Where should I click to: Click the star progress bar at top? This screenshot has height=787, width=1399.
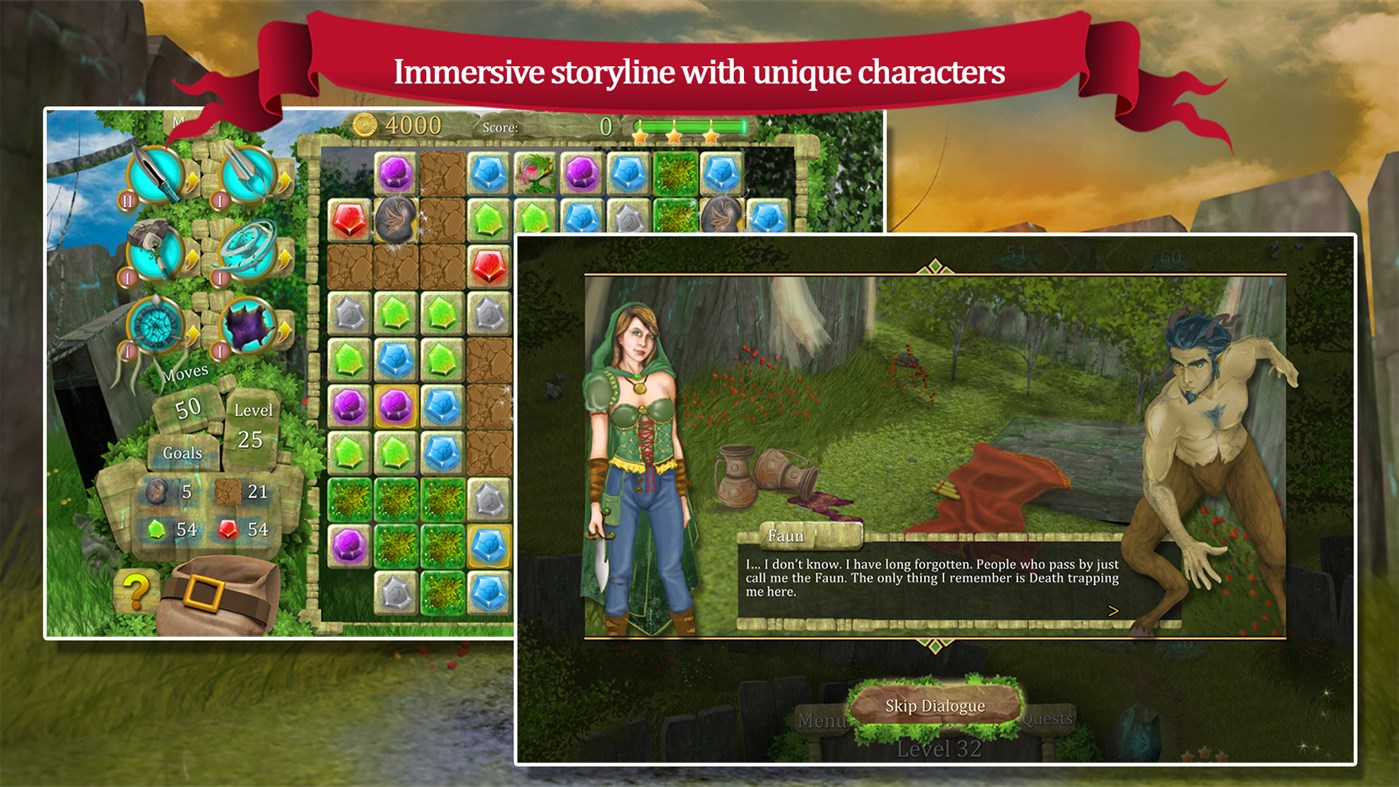tap(690, 127)
